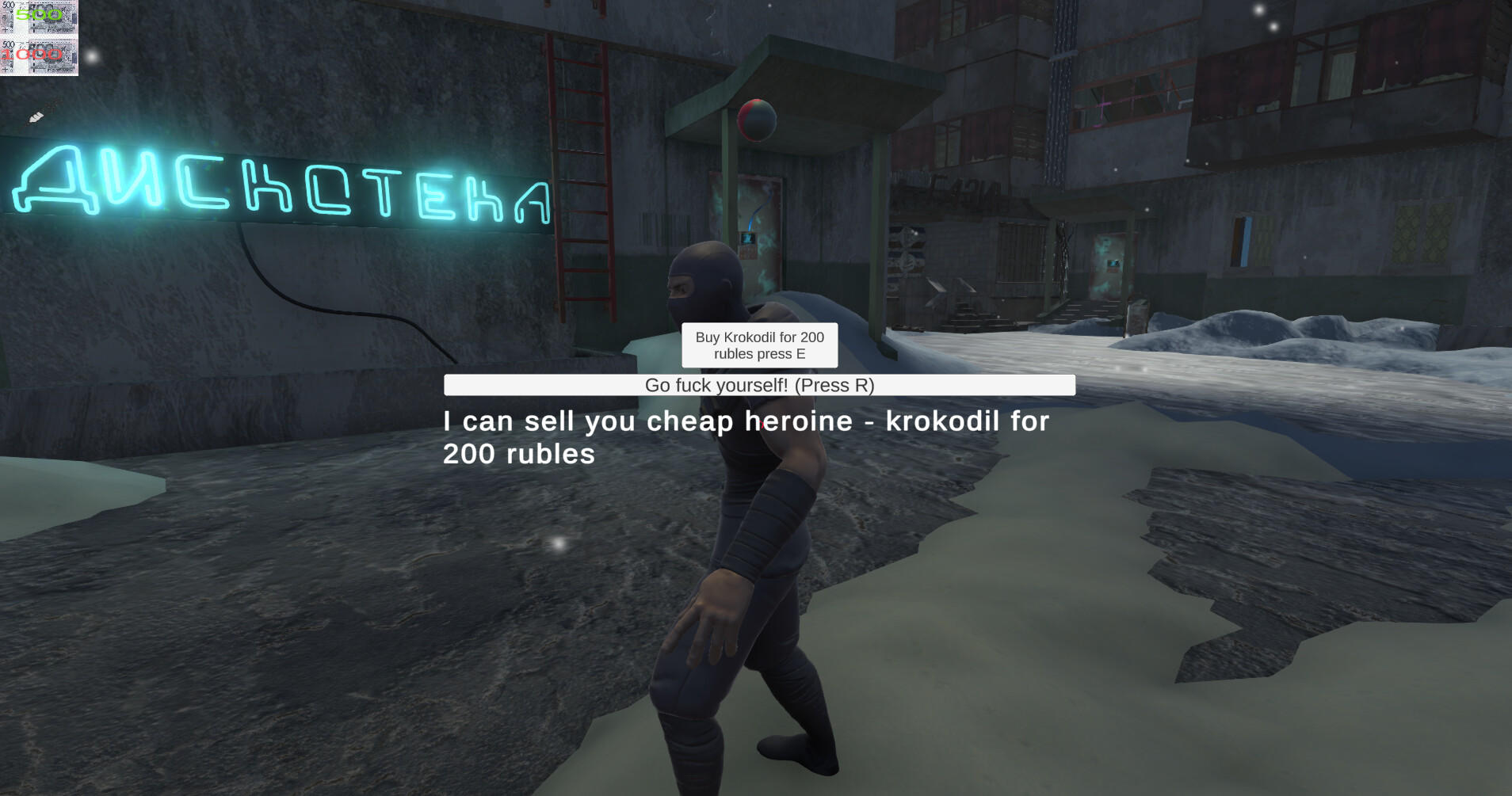This screenshot has height=796, width=1512.
Task: Click the red 1000 rubles banknote icon
Action: click(38, 55)
